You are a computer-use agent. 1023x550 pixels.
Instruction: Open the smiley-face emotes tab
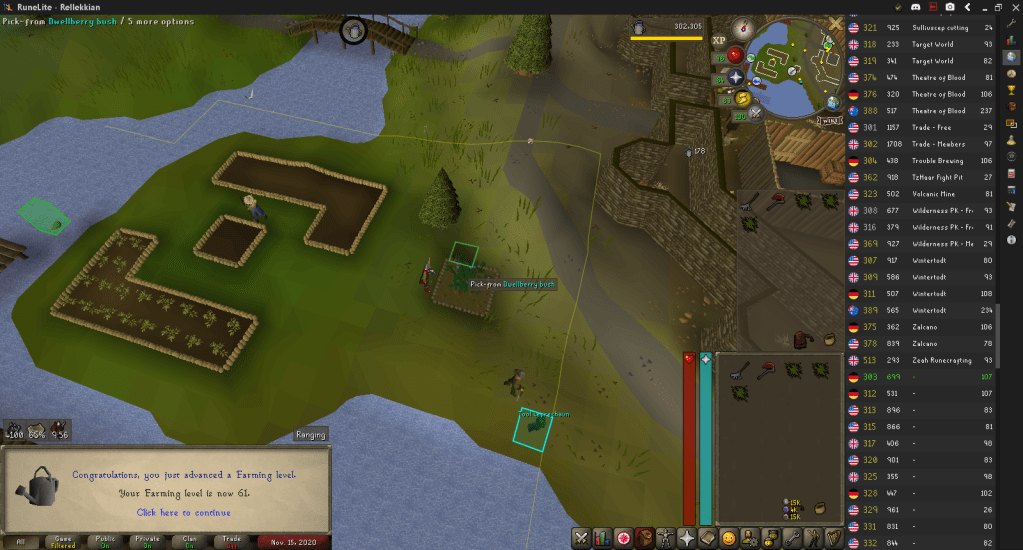click(x=729, y=538)
